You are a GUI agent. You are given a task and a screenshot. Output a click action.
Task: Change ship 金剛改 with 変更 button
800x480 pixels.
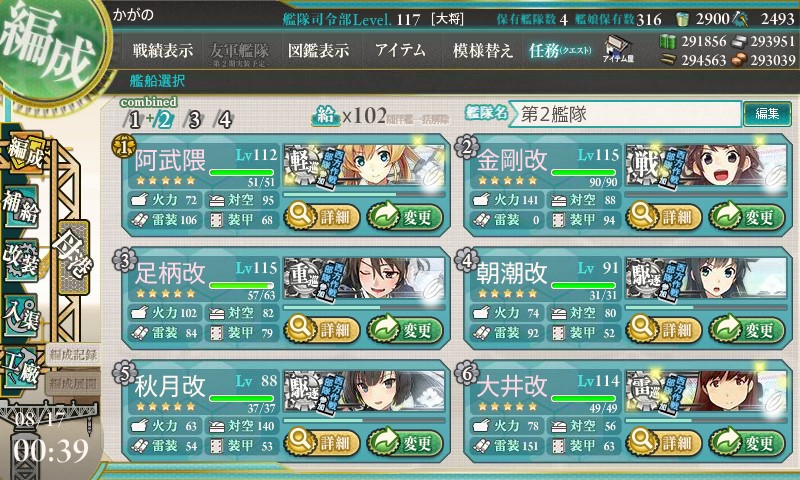point(747,215)
